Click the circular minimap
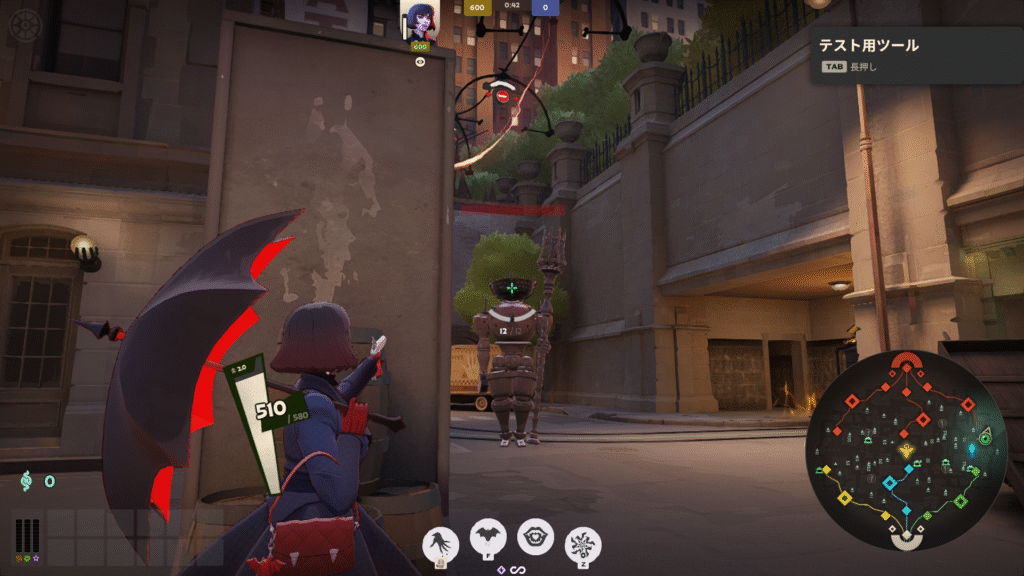The width and height of the screenshot is (1024, 576). pyautogui.click(x=906, y=450)
